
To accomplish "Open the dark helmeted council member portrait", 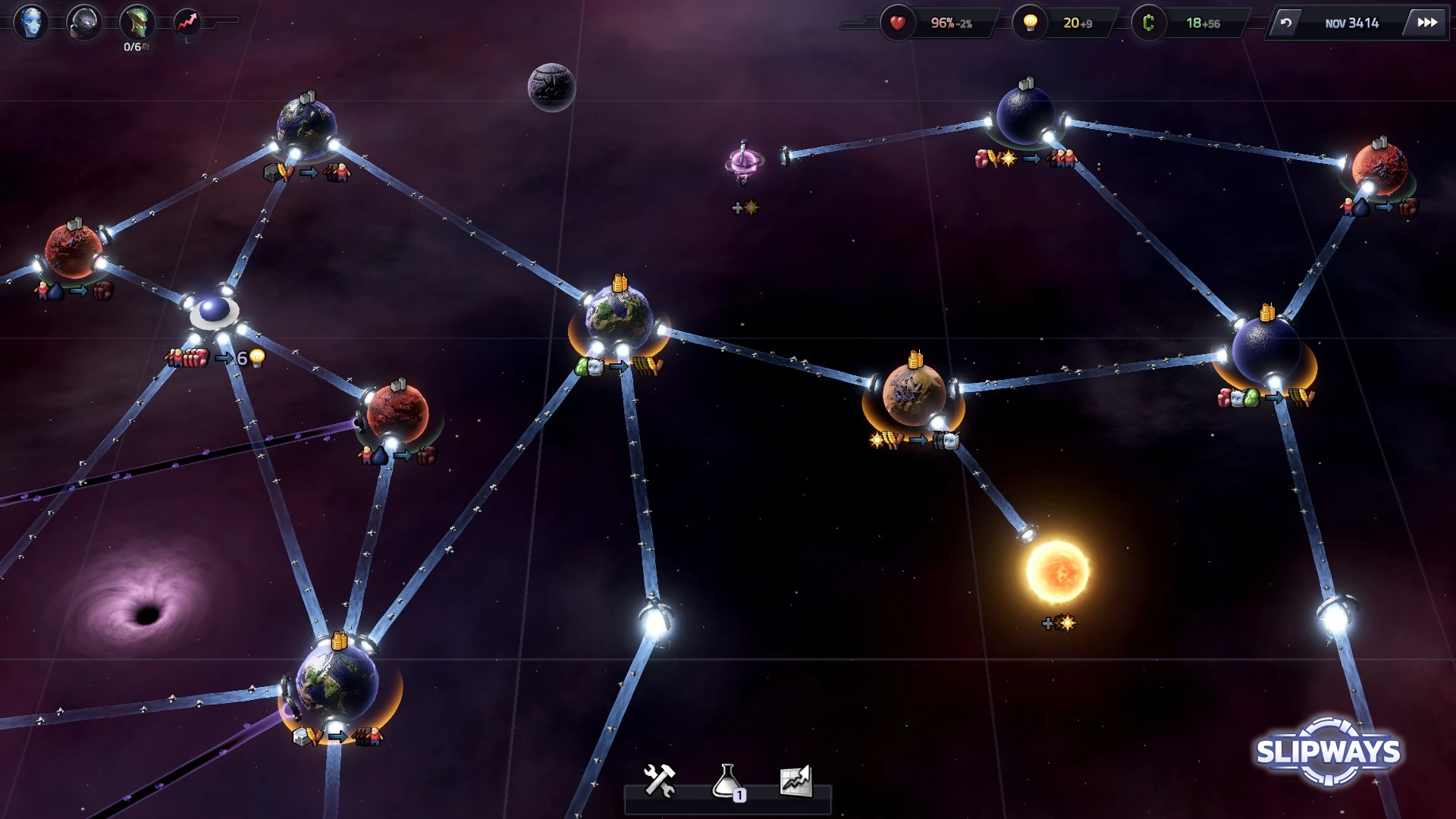I will click(x=83, y=22).
